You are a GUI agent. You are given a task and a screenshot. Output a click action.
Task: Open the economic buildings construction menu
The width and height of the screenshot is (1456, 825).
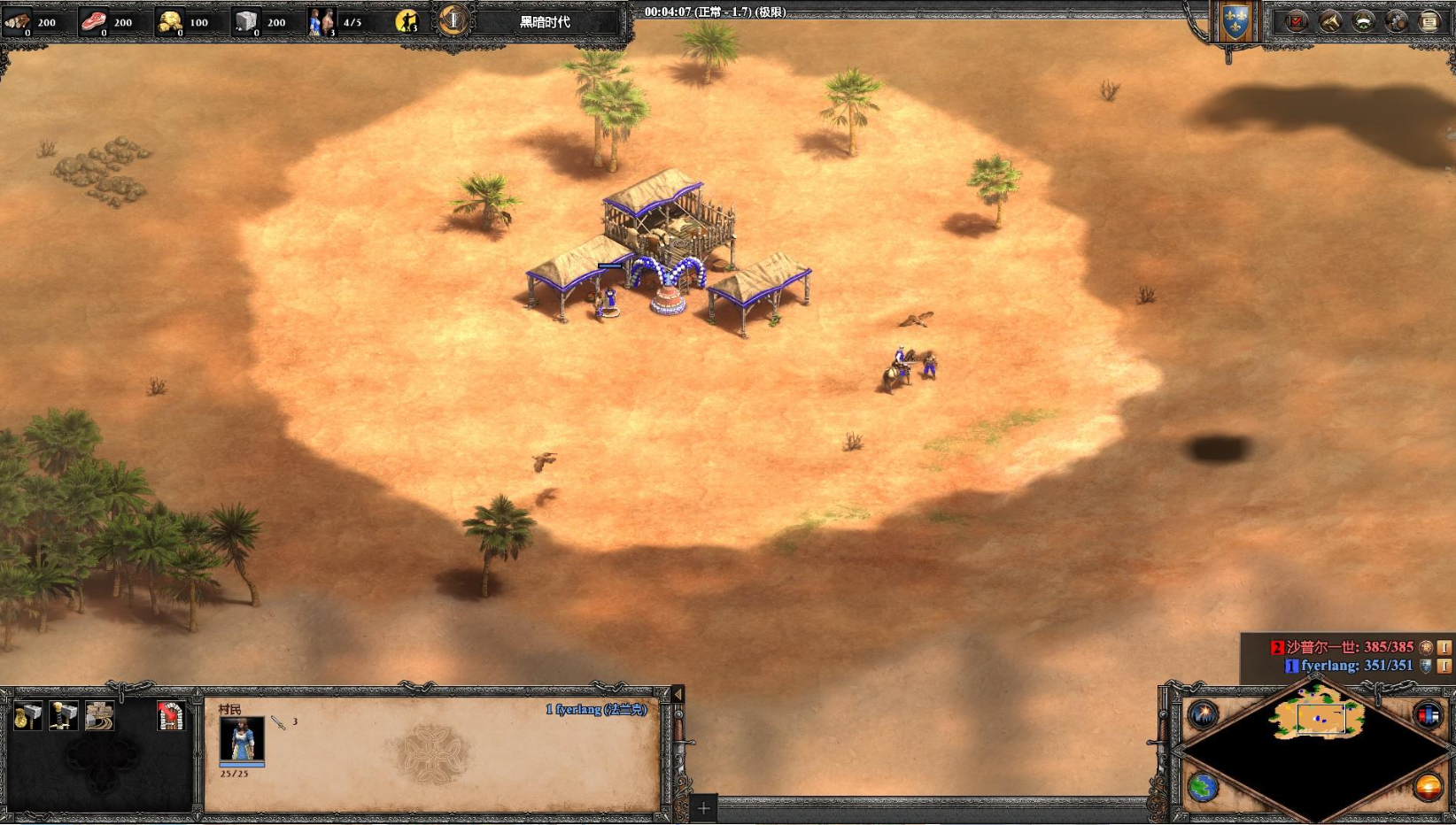tap(27, 715)
